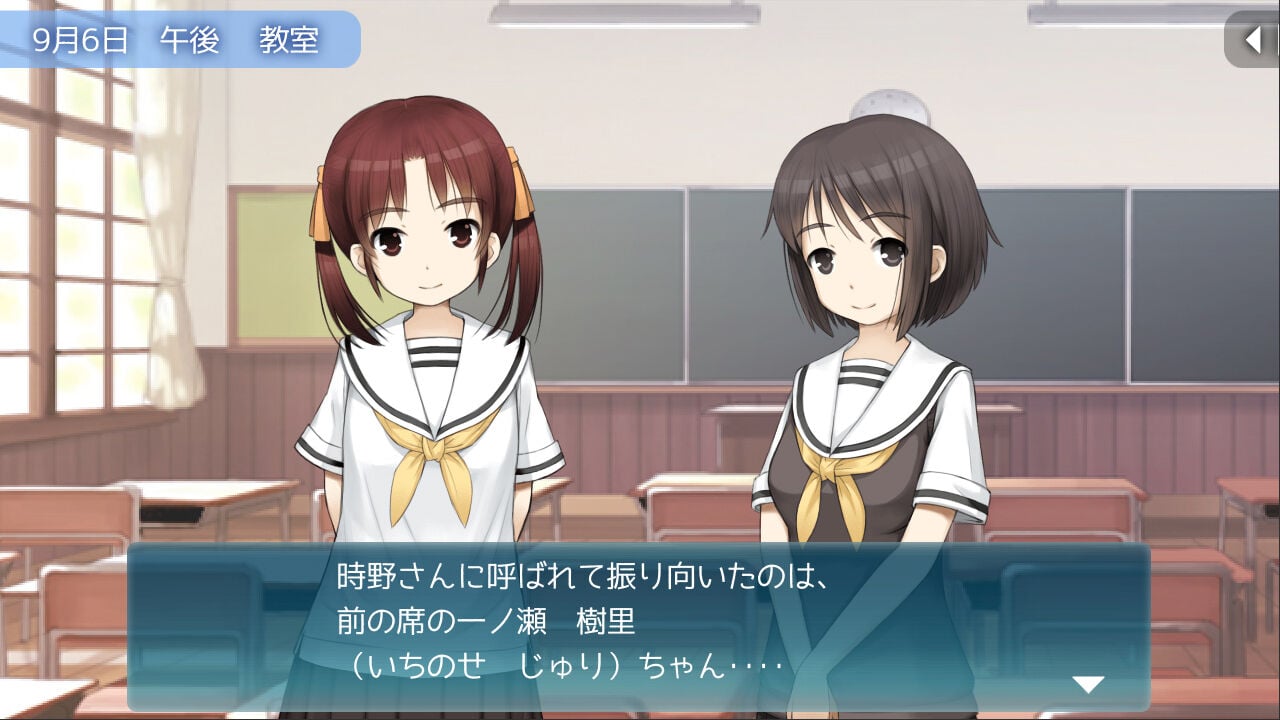
Task: Toggle the dialogue window visibility with the arrow
Action: click(1253, 40)
